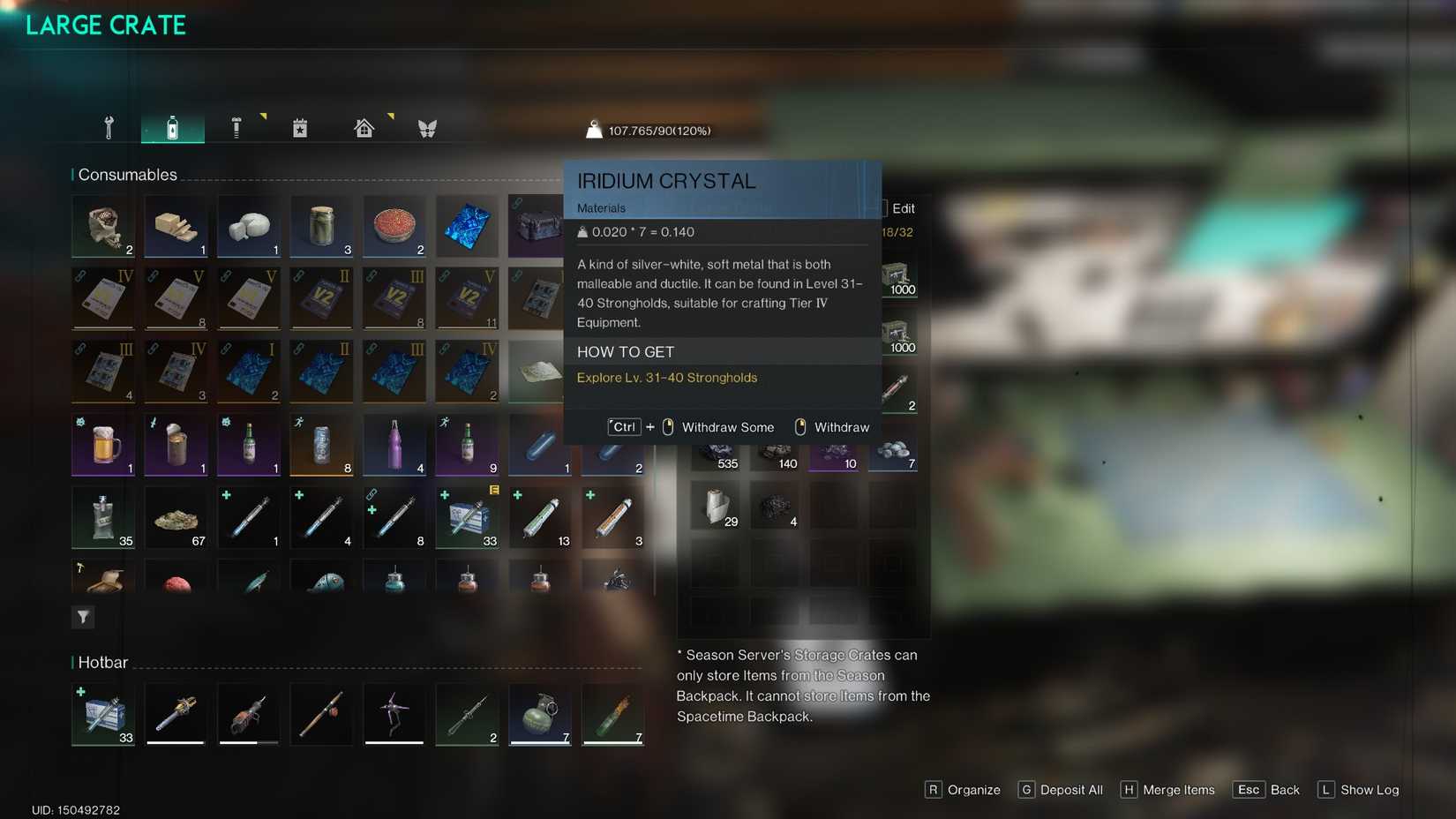The image size is (1456, 819).
Task: Select the bottle Consumables tab
Action: pos(173,126)
